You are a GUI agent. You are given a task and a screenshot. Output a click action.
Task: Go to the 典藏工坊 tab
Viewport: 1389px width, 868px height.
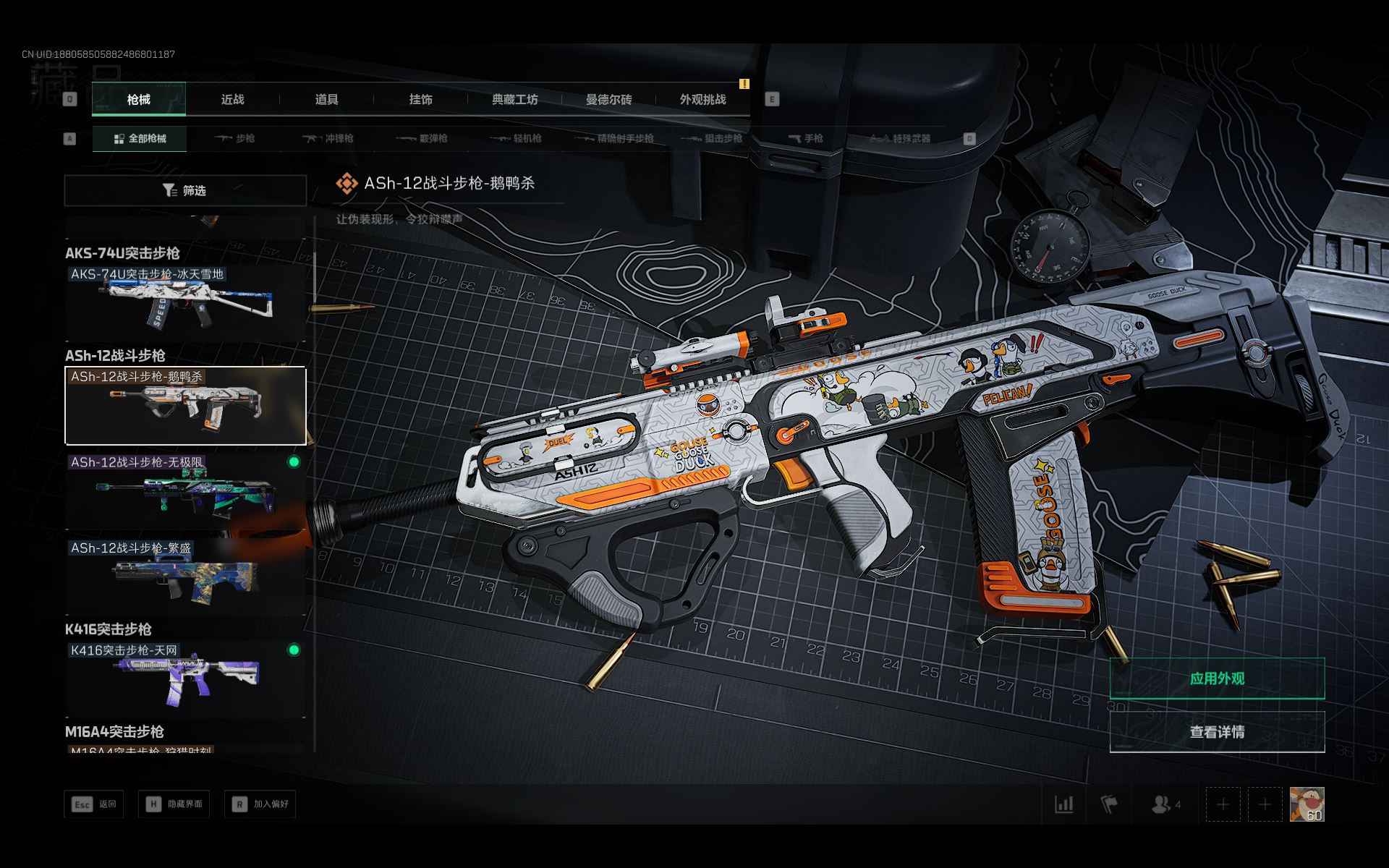pos(514,100)
